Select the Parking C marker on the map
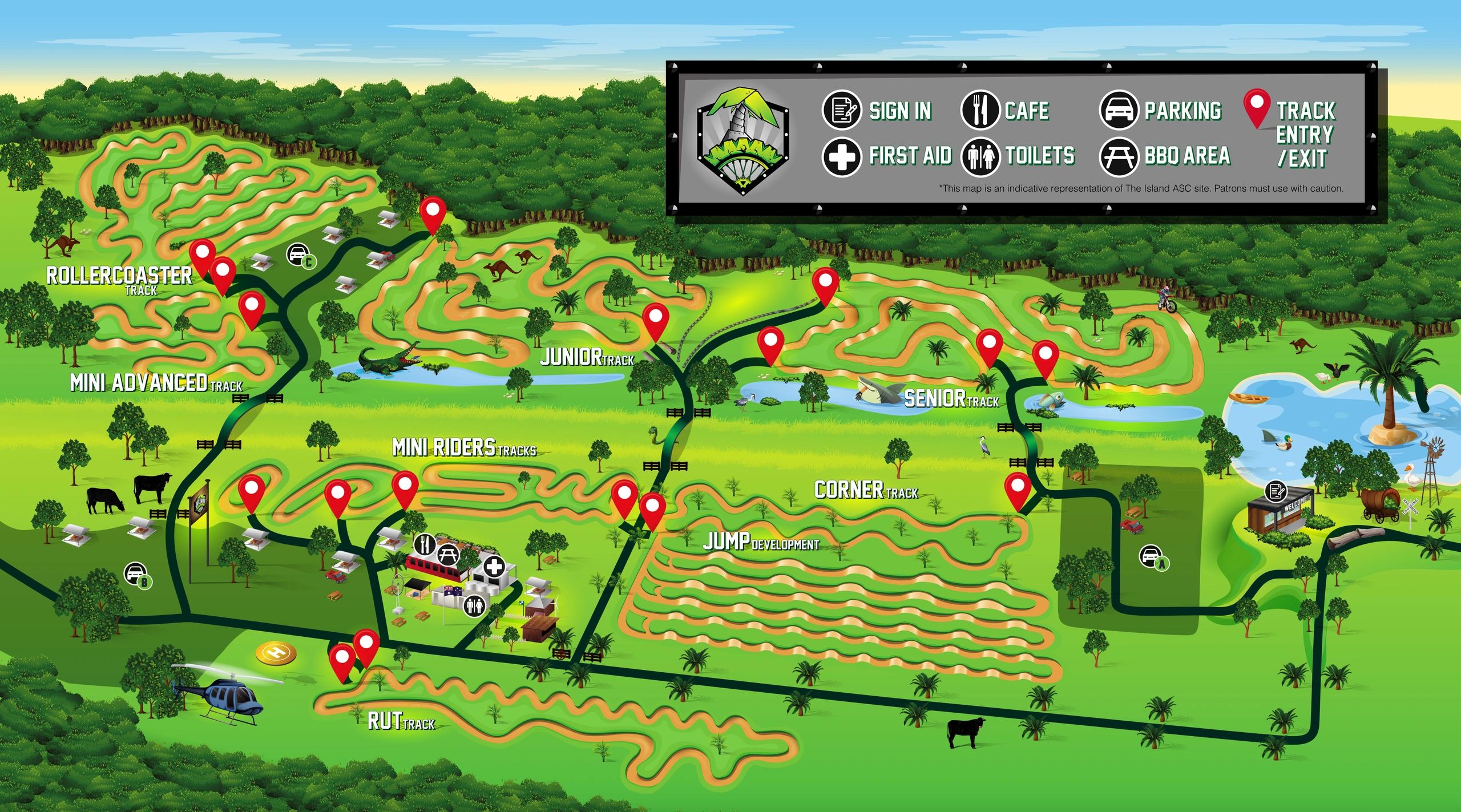The image size is (1461, 812). (299, 254)
